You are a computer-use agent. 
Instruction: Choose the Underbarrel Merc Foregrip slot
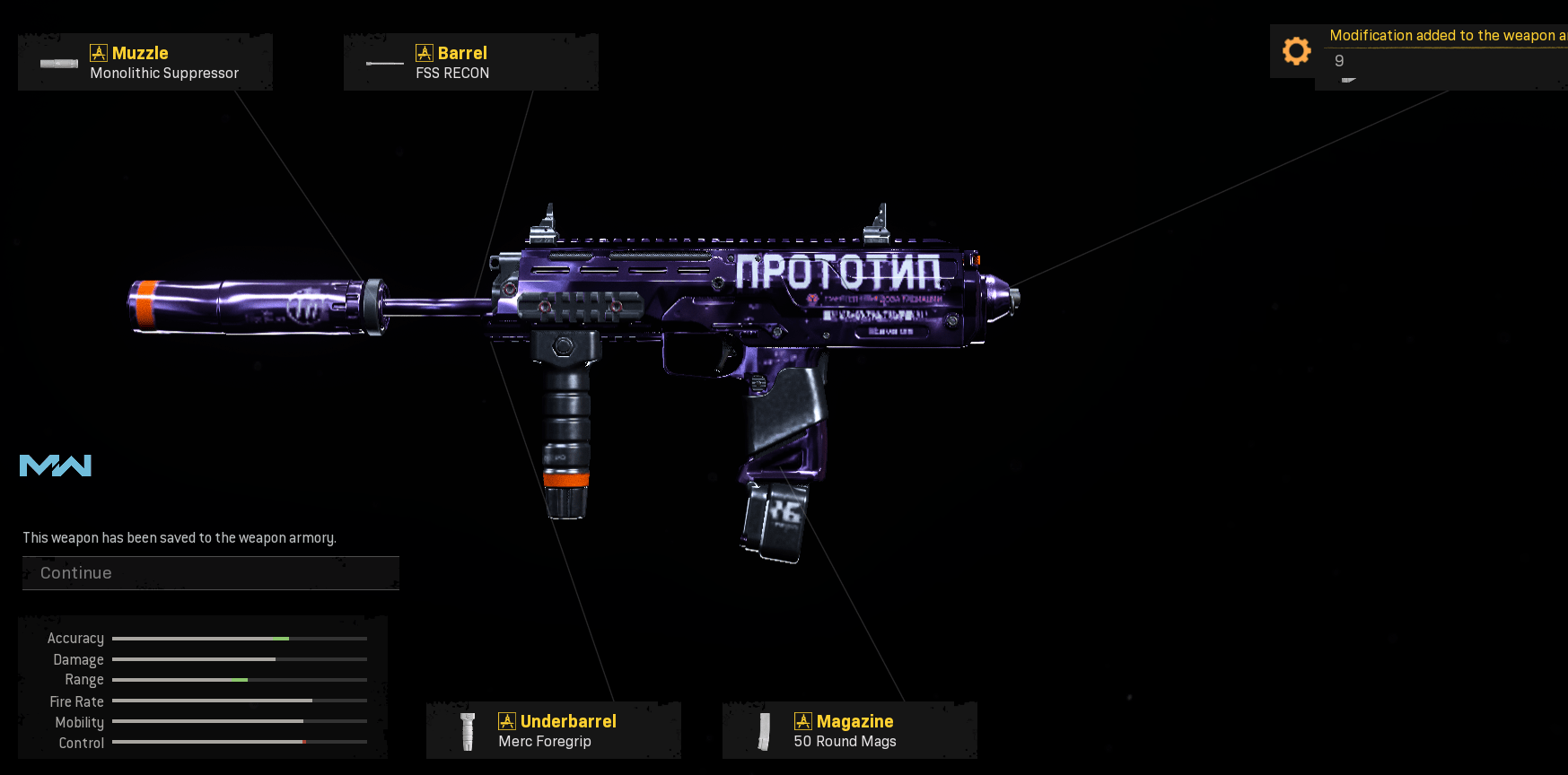click(553, 730)
